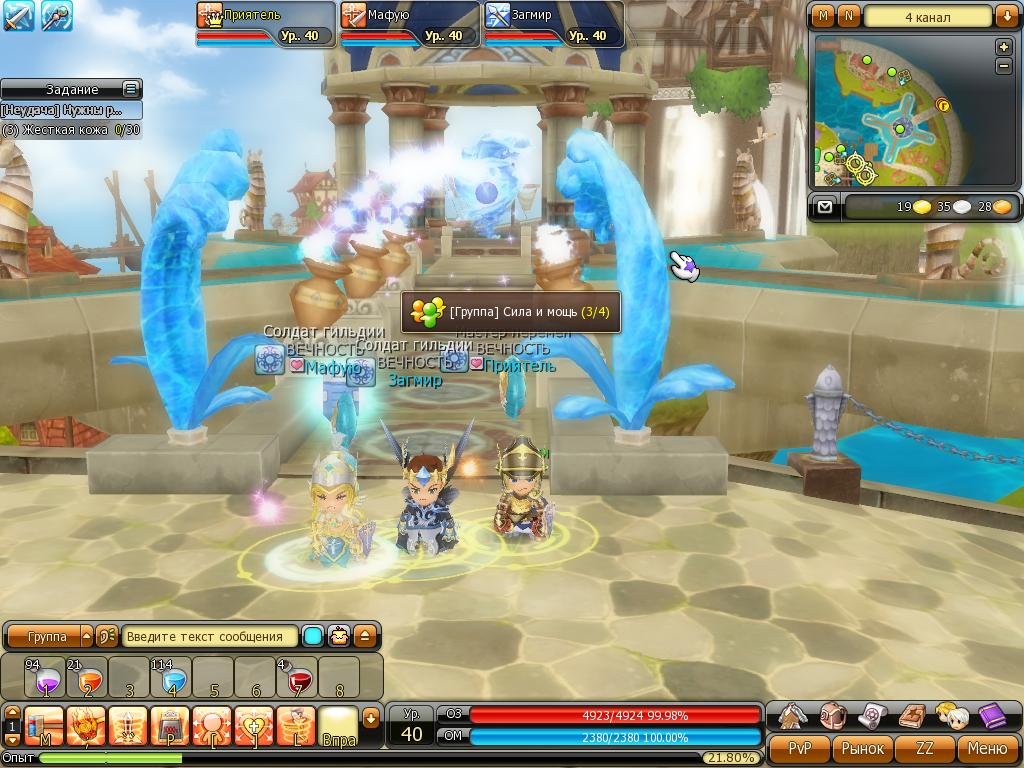Open the Меню button
1024x768 pixels.
pyautogui.click(x=987, y=748)
